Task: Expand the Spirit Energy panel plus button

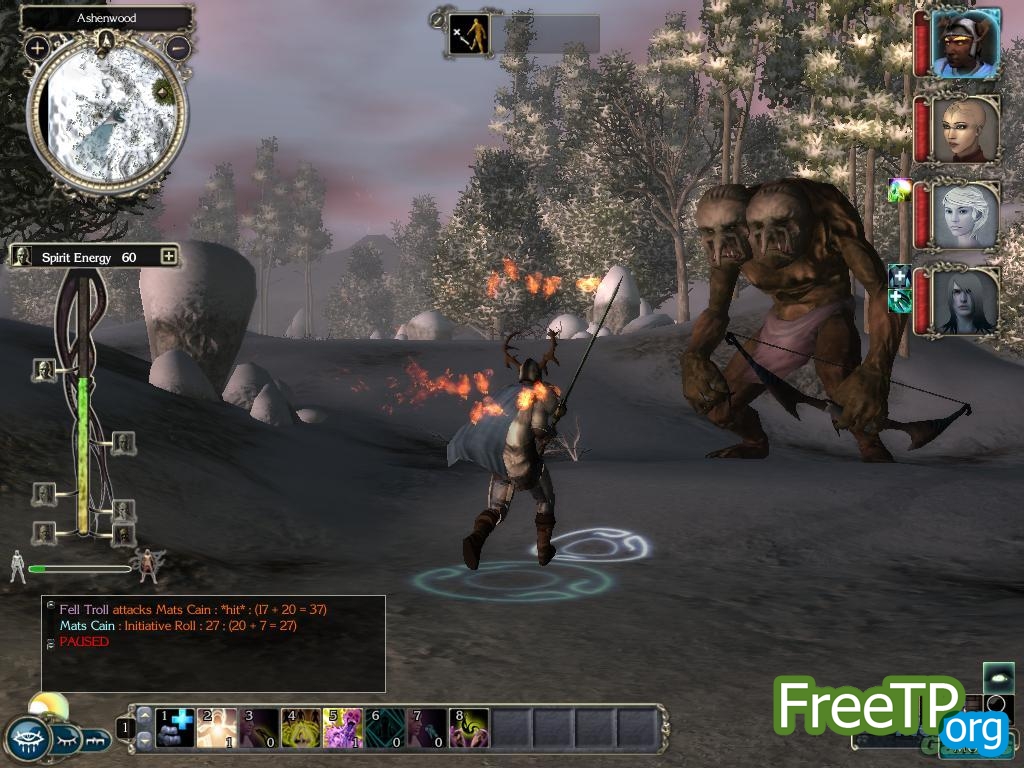Action: (x=168, y=257)
